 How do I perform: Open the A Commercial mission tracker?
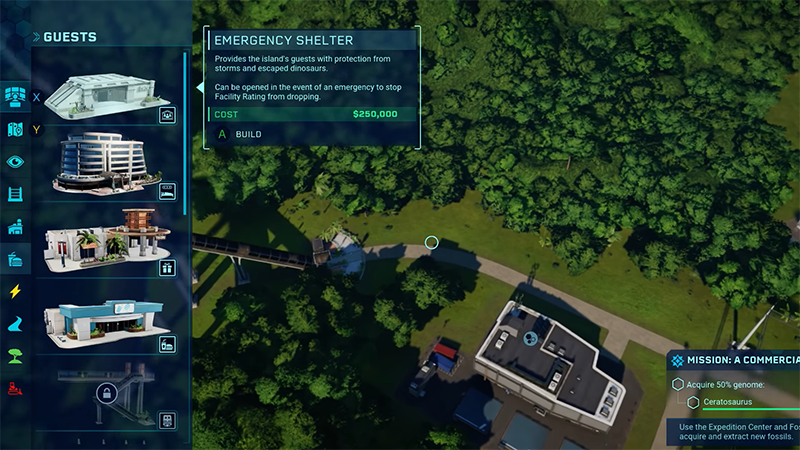click(x=735, y=360)
